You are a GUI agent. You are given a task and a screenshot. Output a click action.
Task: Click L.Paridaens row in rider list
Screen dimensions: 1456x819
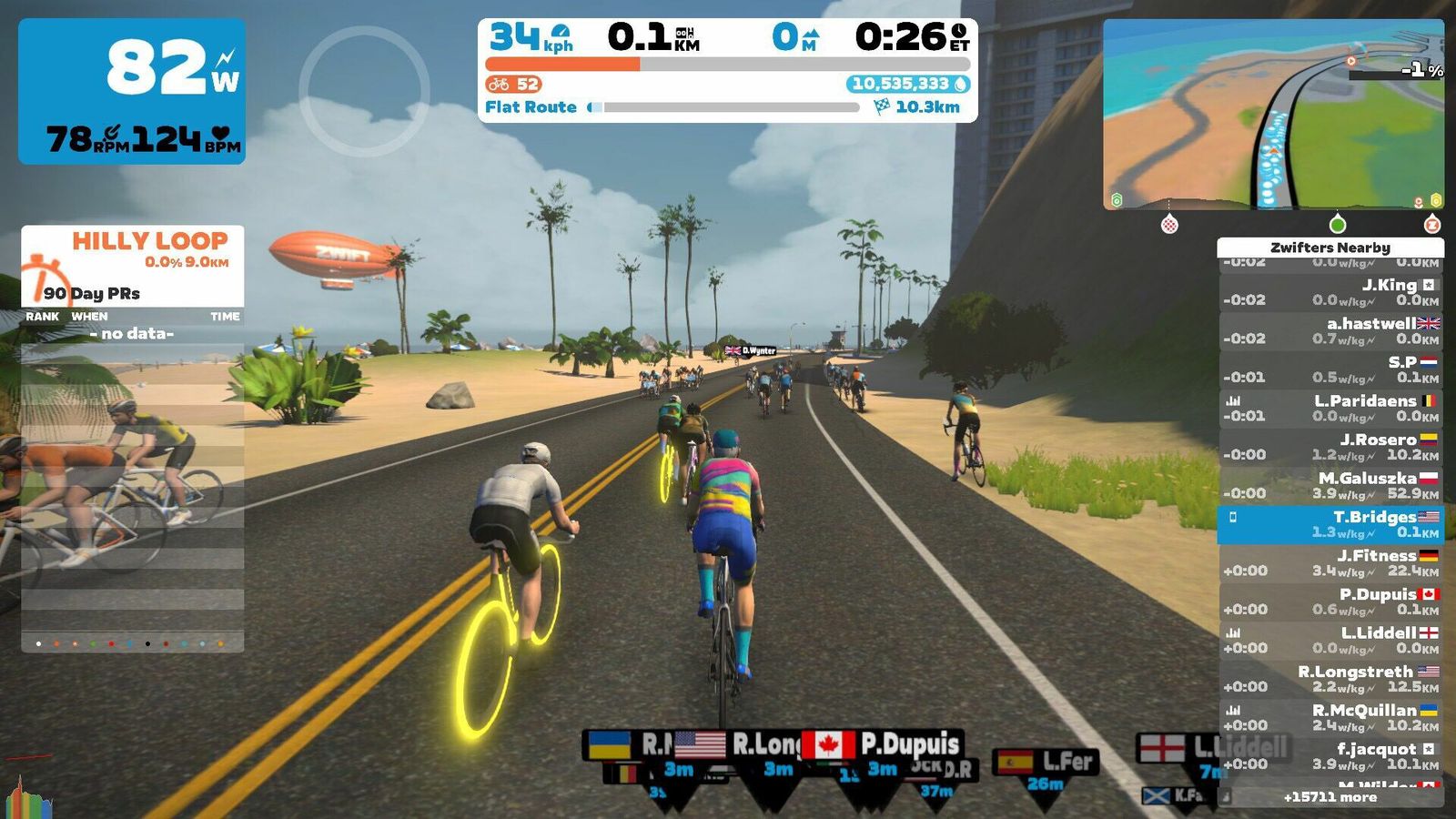point(1330,408)
